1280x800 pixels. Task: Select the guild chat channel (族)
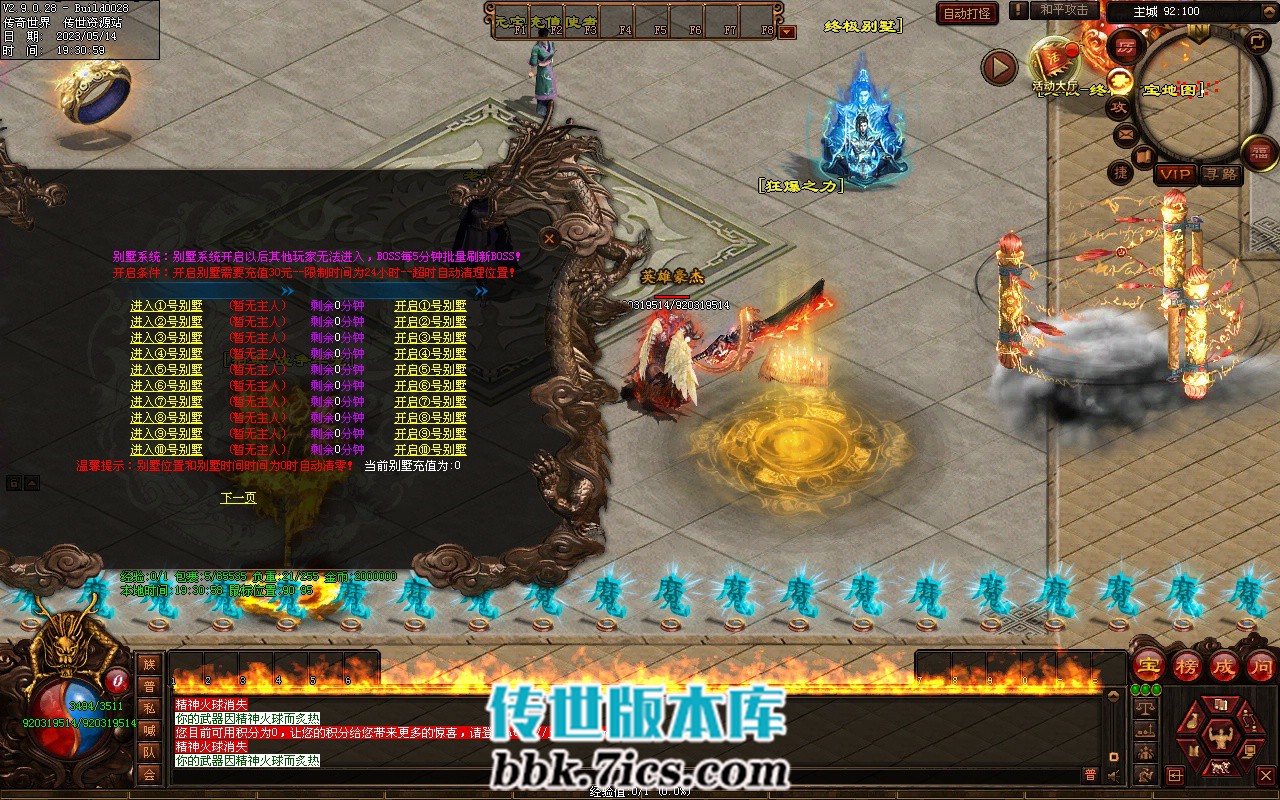pos(149,665)
